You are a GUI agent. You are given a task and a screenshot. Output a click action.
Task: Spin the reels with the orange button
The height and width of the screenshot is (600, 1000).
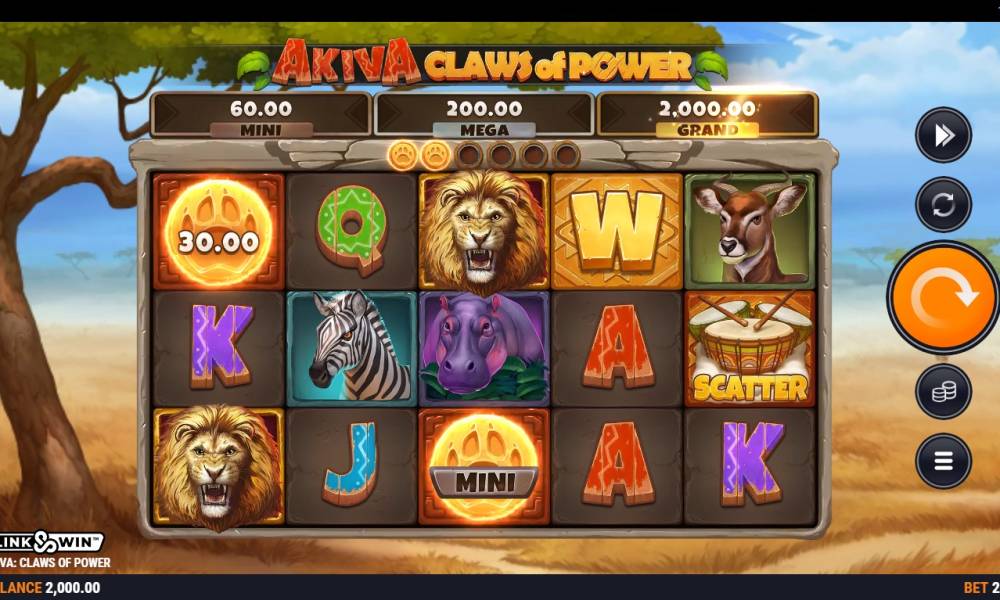click(943, 297)
